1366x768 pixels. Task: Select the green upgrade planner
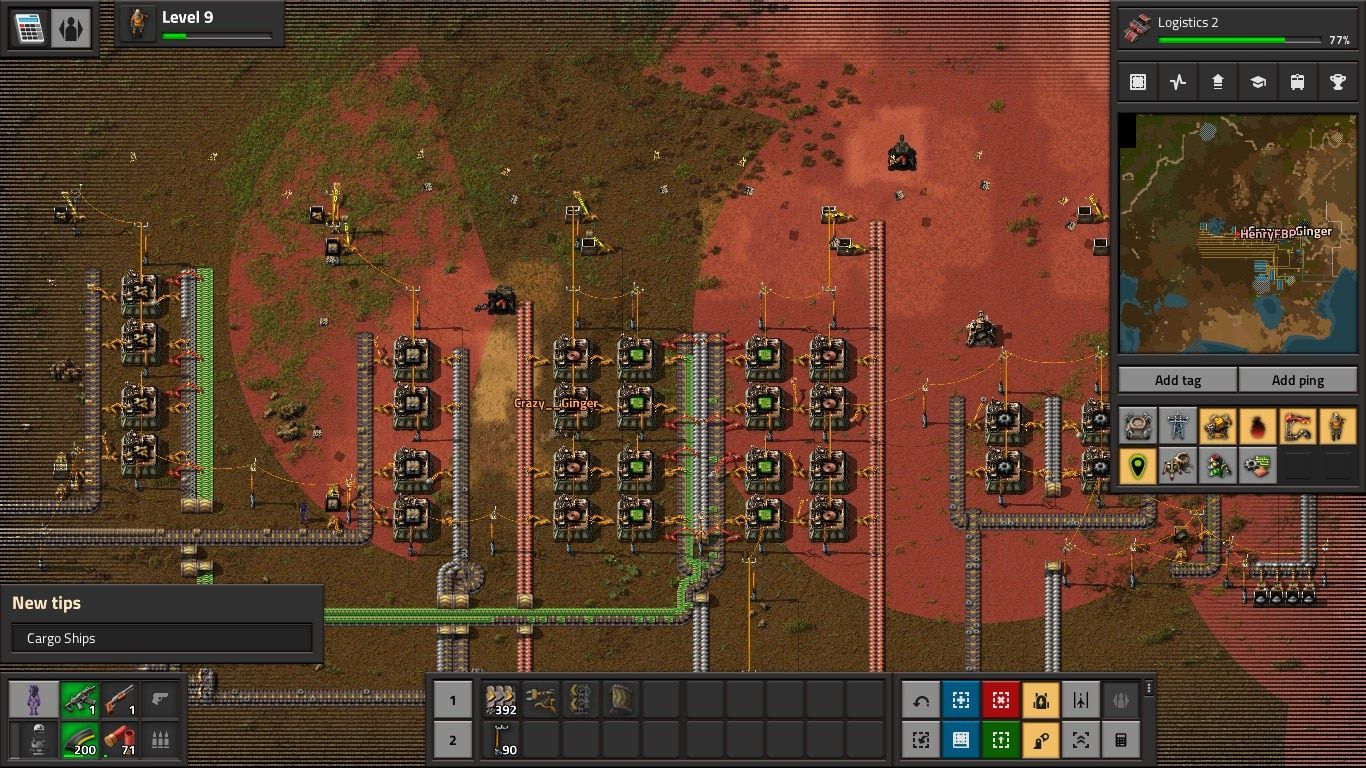[x=1003, y=740]
